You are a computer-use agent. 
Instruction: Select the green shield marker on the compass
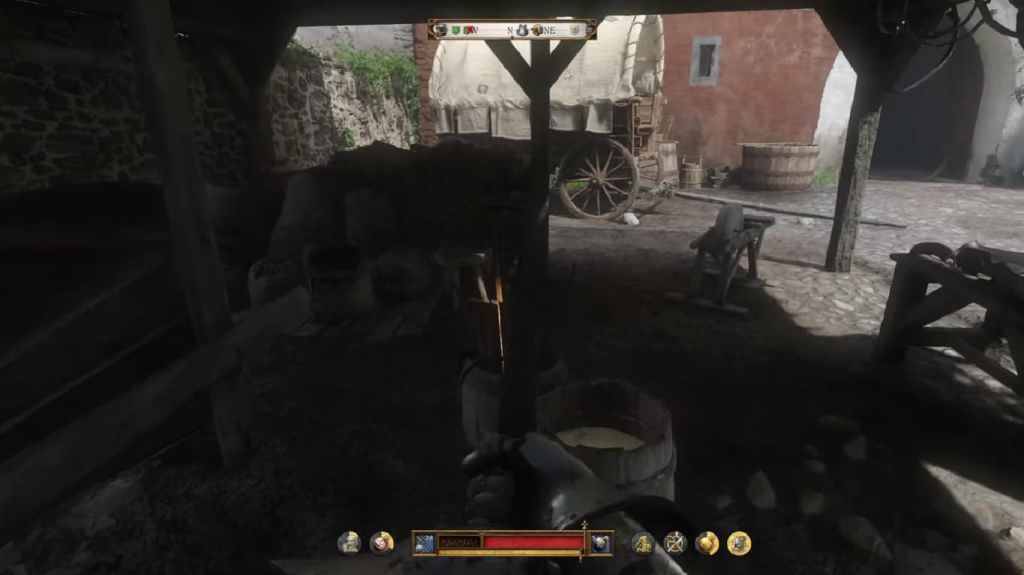[x=456, y=30]
